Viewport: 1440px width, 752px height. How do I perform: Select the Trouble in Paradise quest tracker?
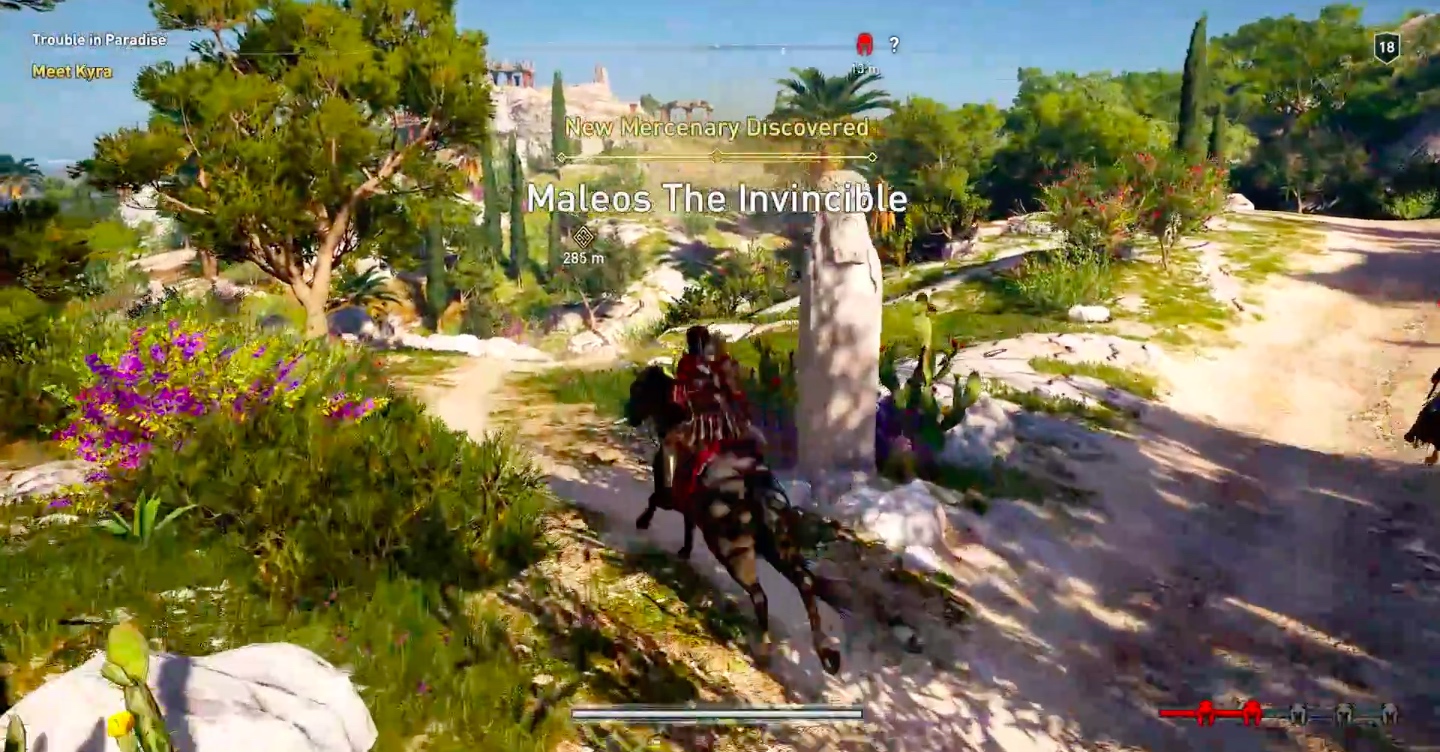pos(99,40)
